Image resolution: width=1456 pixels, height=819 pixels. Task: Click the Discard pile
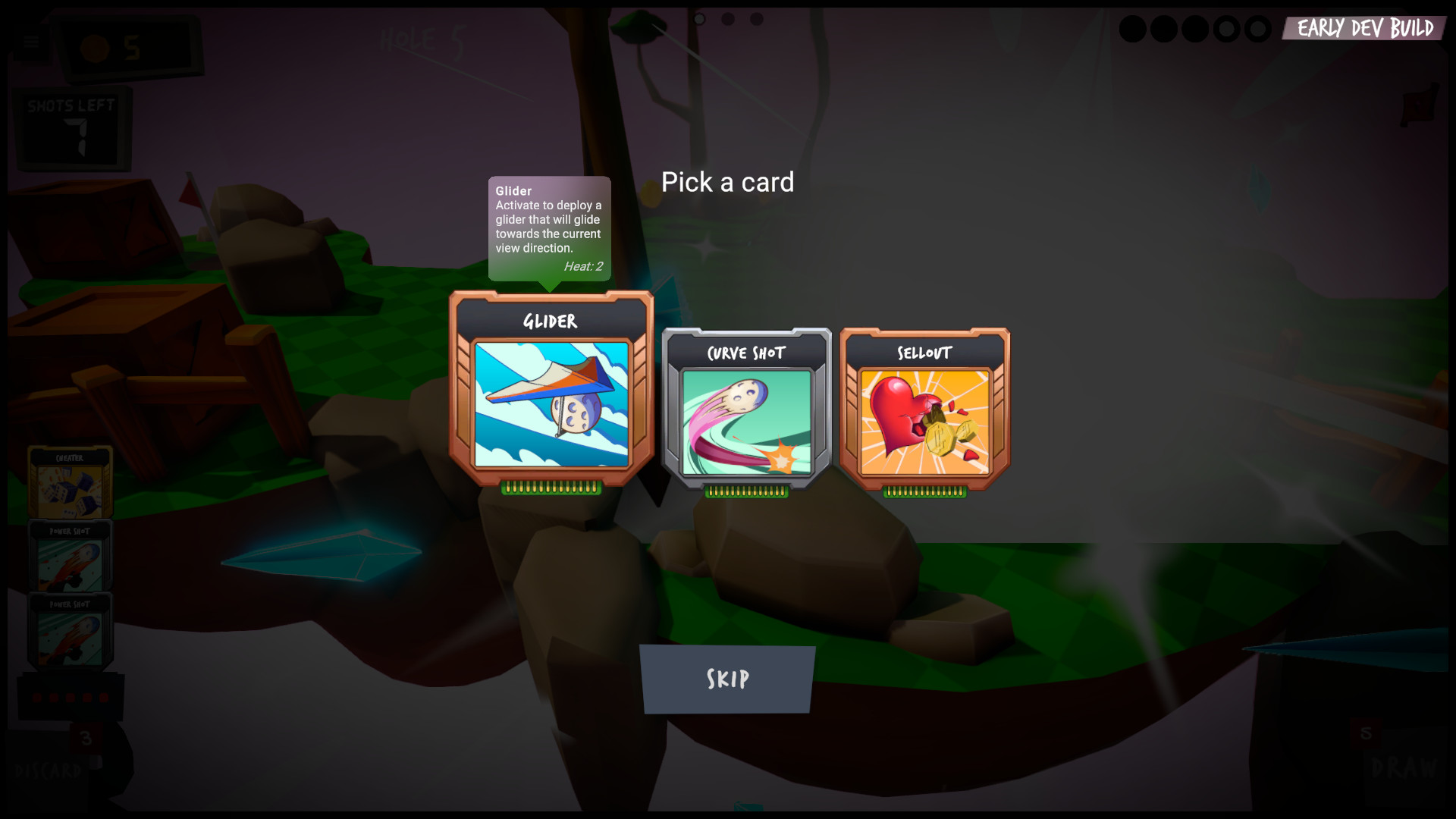(49, 770)
